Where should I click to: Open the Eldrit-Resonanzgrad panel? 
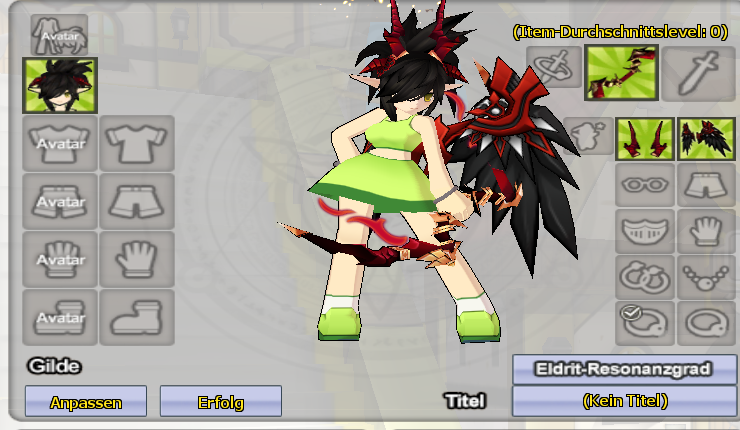[624, 369]
